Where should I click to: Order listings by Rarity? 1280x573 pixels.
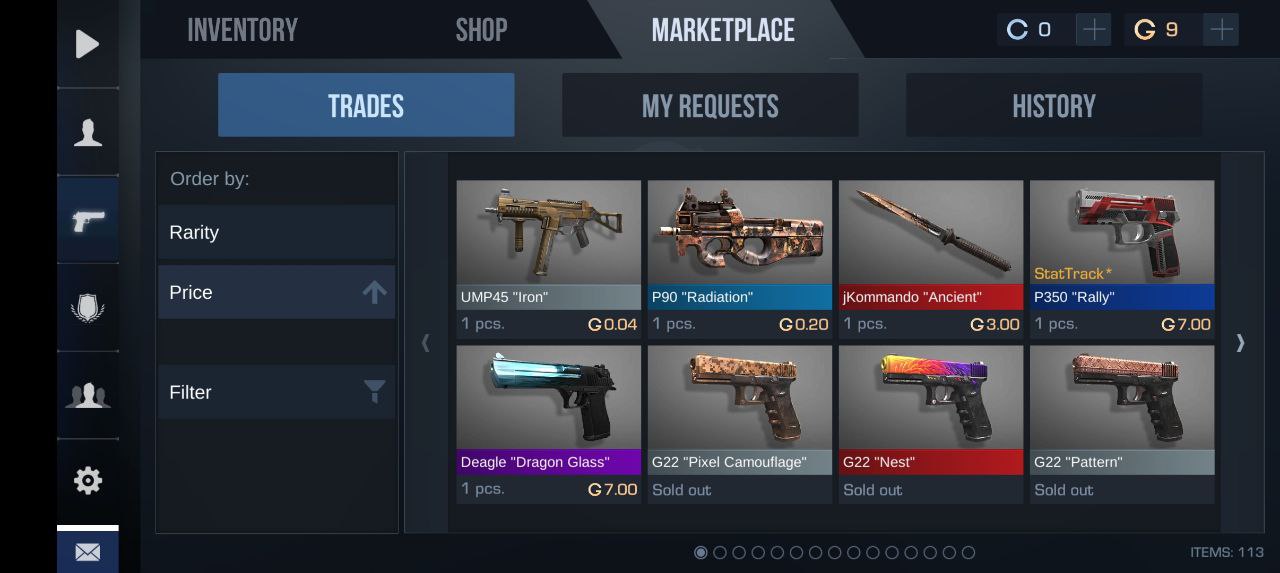click(x=276, y=232)
